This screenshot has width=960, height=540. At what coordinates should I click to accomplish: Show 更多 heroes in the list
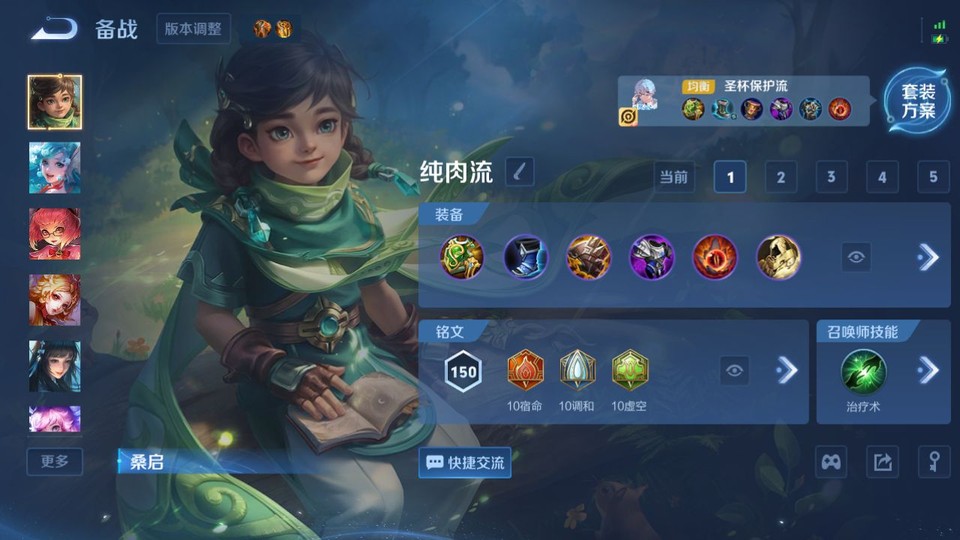(x=55, y=461)
